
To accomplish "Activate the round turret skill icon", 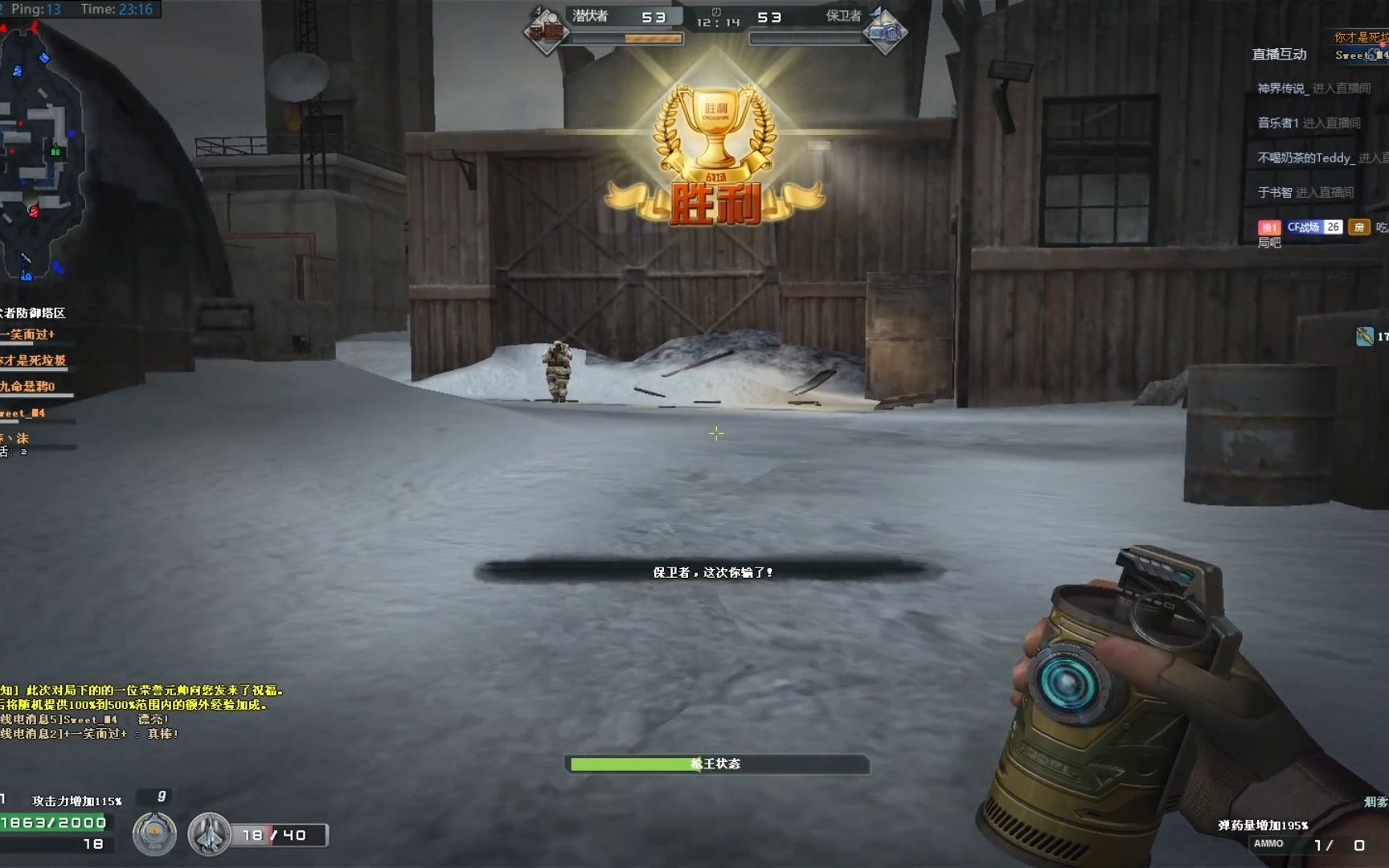I will 154,834.
